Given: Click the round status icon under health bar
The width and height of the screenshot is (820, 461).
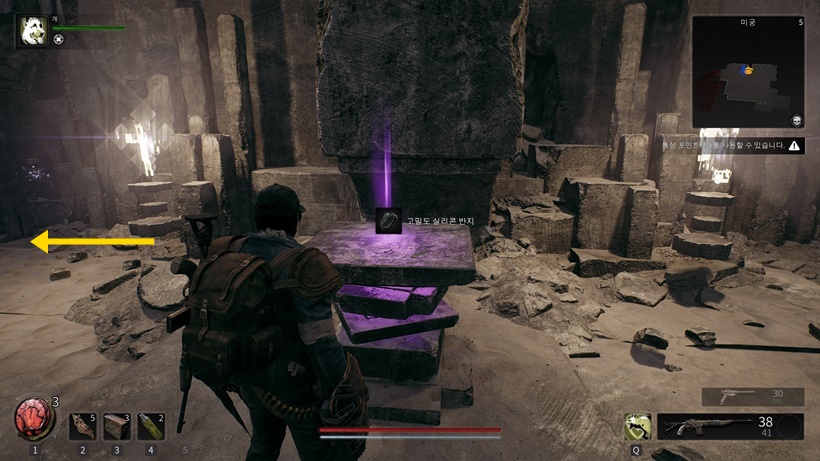Looking at the screenshot, I should tap(59, 40).
